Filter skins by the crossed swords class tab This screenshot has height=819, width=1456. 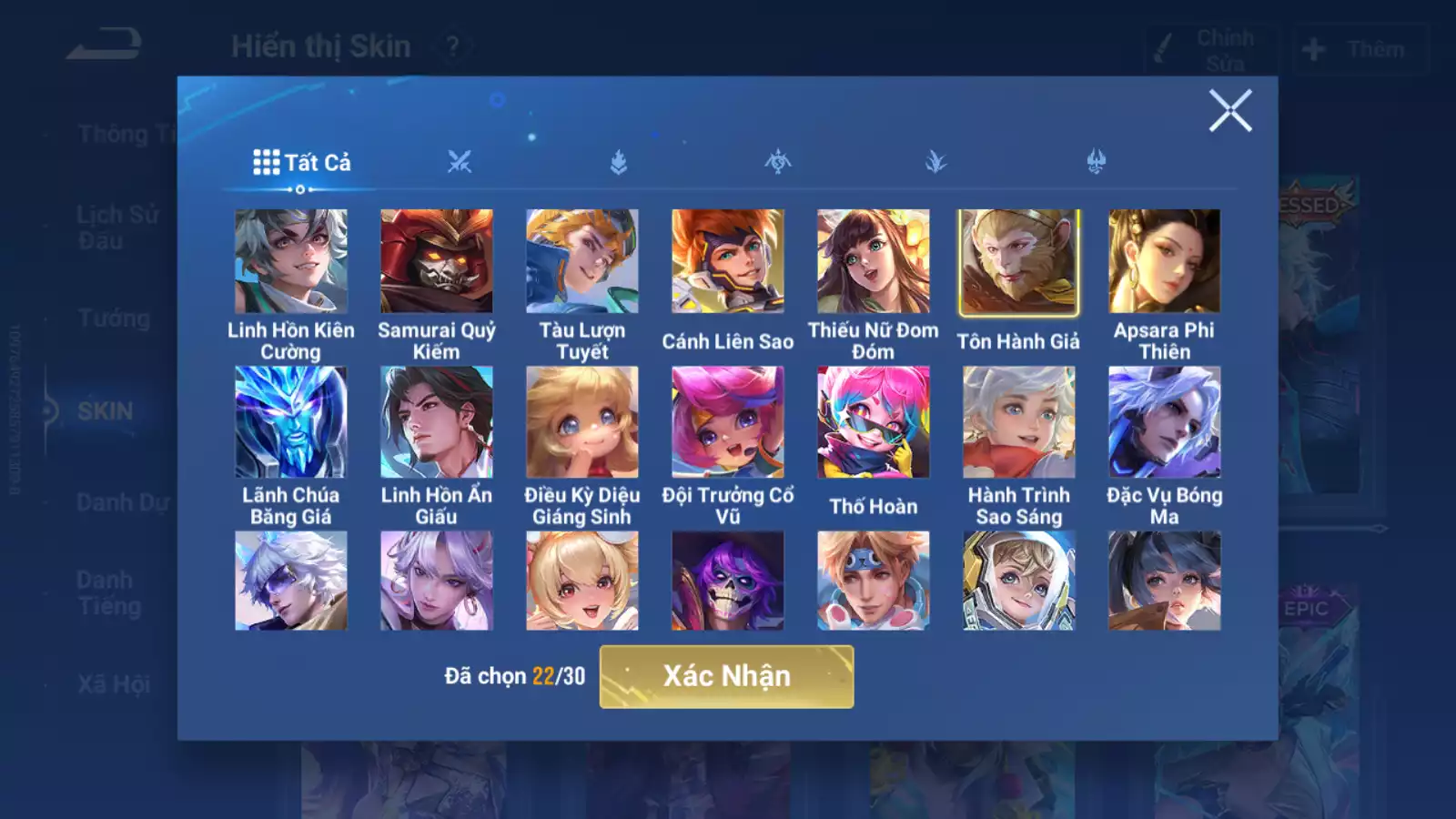pos(460,163)
